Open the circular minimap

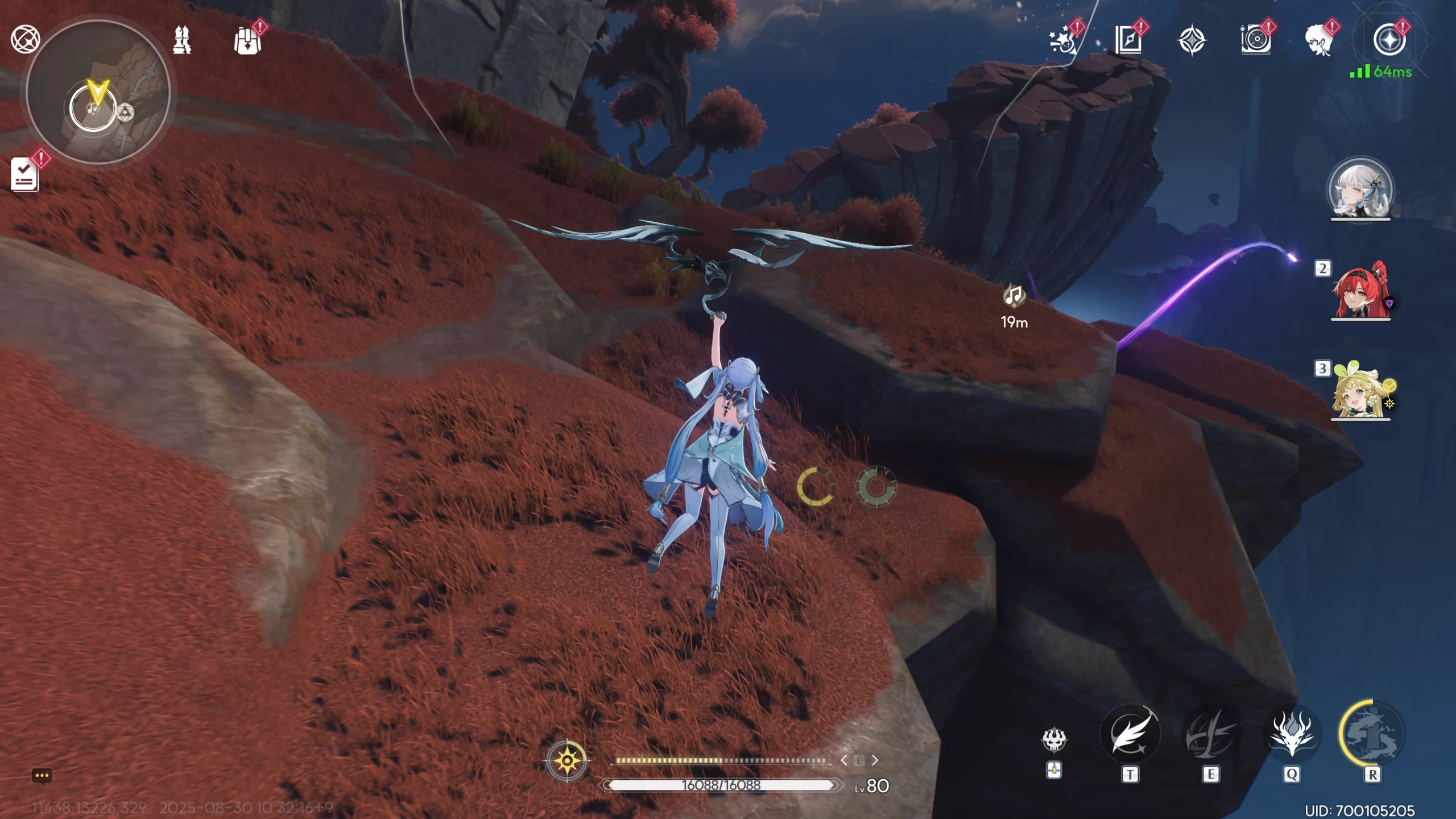[98, 92]
